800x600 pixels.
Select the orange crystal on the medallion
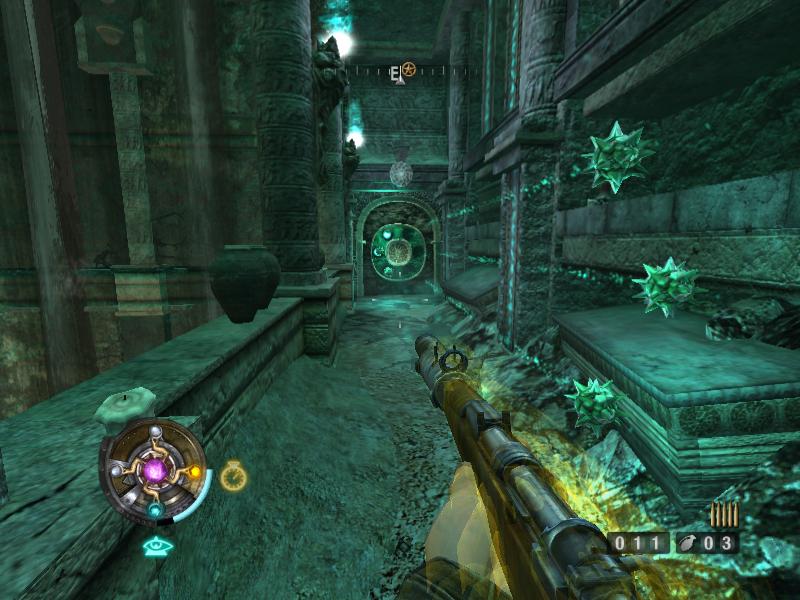coord(195,471)
